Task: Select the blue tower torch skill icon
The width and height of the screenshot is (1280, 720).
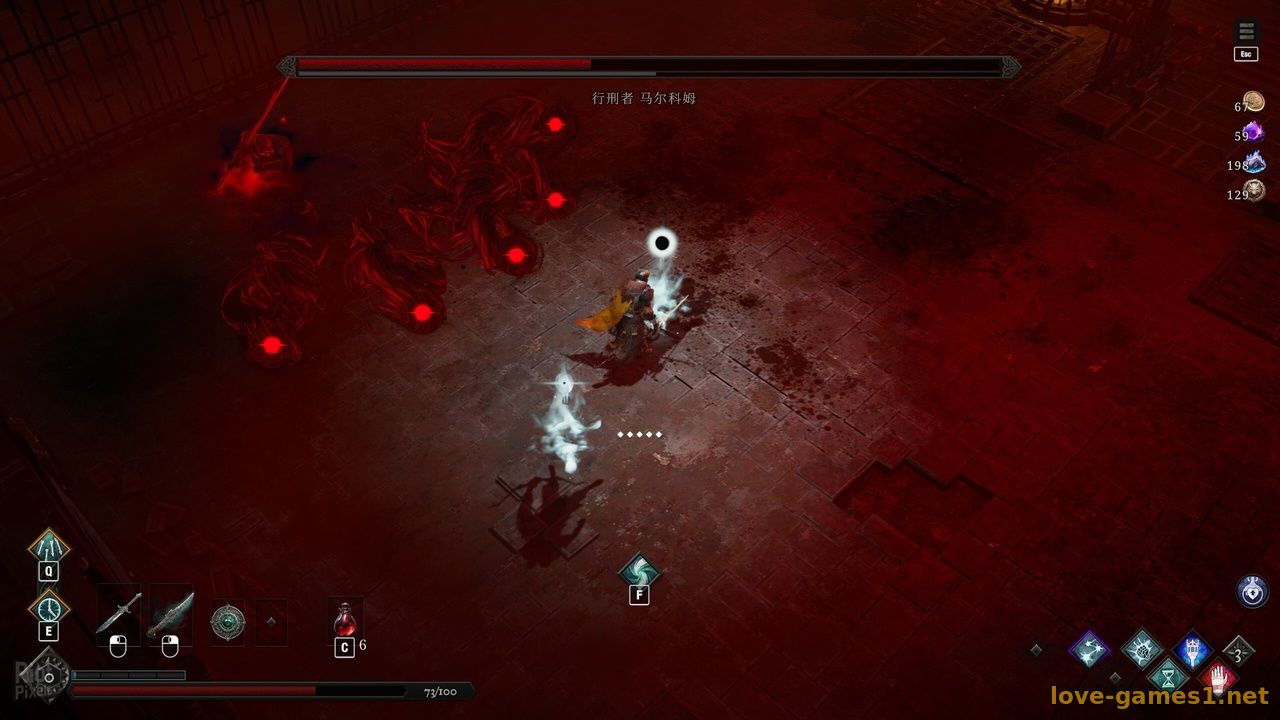Action: 1192,650
